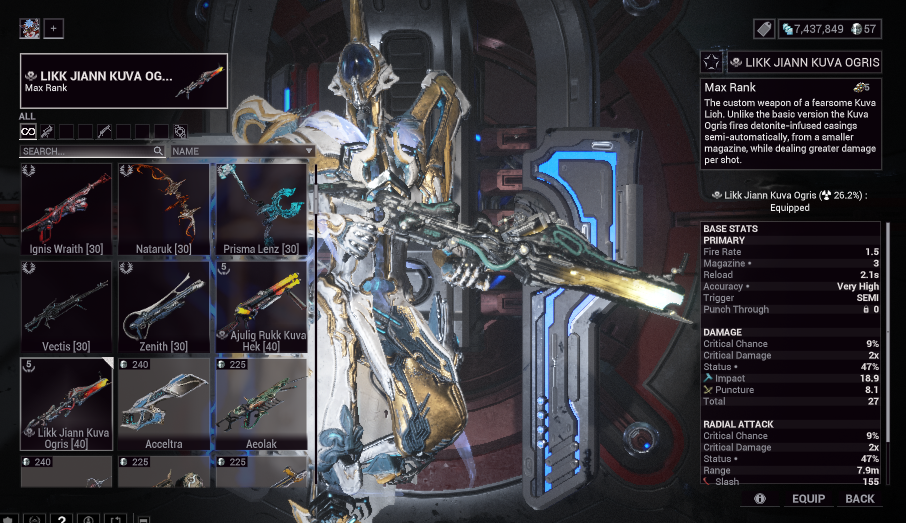Open the NAME sort dropdown
The width and height of the screenshot is (906, 523).
point(242,151)
